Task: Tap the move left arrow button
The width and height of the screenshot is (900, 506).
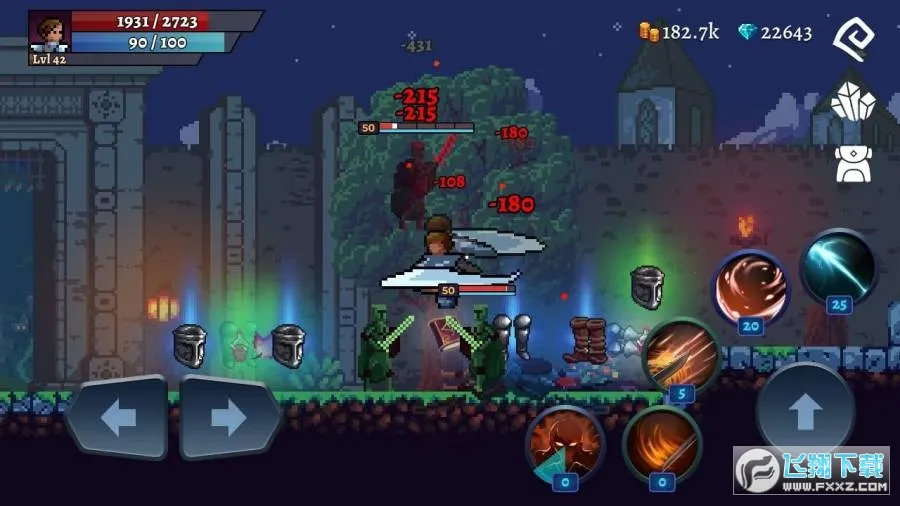Action: point(118,418)
